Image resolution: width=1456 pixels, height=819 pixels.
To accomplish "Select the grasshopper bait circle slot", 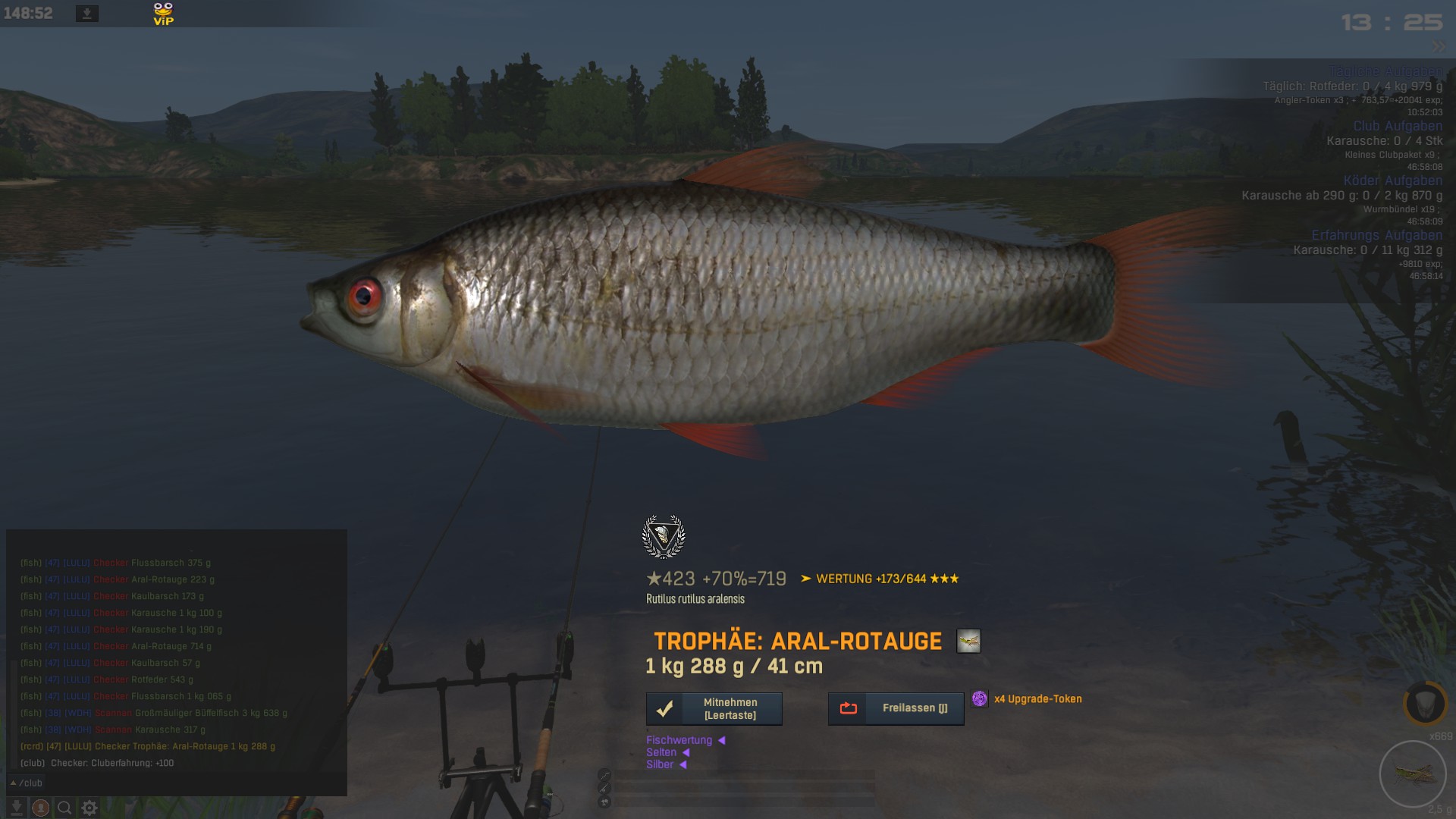I will (1413, 774).
